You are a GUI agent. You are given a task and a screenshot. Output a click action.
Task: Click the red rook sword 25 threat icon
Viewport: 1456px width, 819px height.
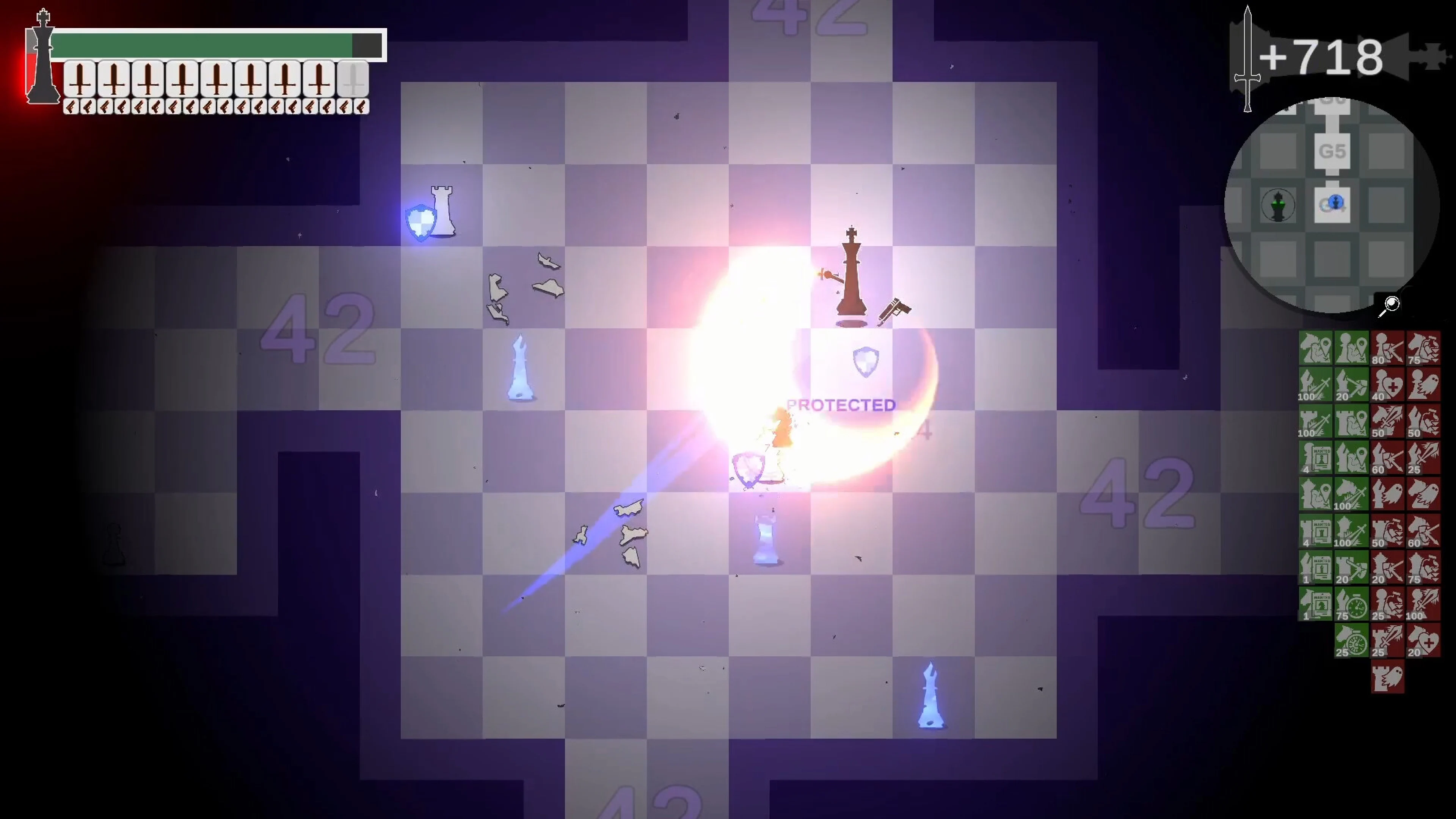pyautogui.click(x=1387, y=640)
